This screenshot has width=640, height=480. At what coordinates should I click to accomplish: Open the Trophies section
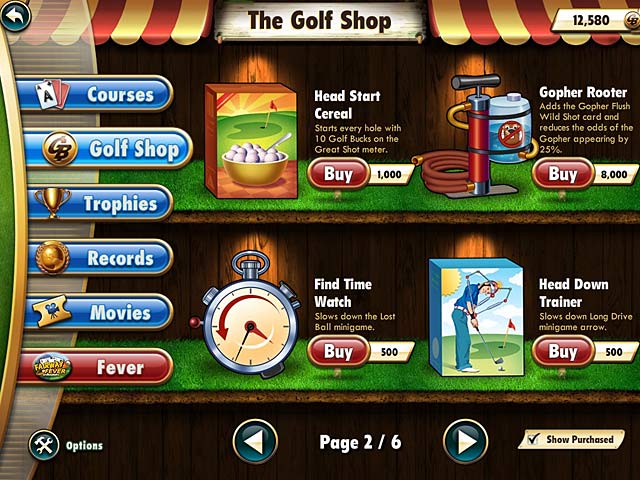pos(100,203)
